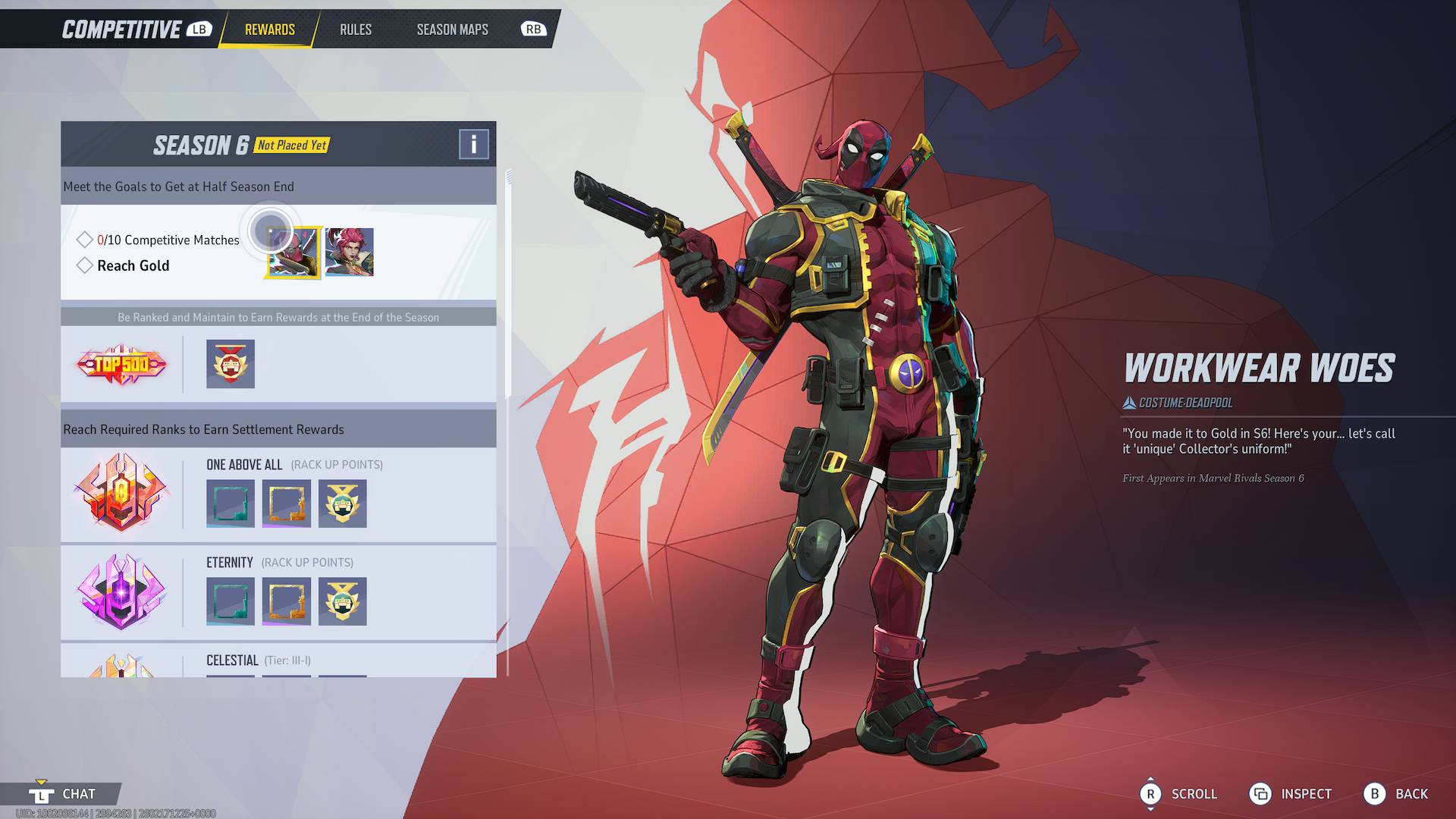
Task: Select the Deadpool costume thumbnail reward
Action: point(294,252)
